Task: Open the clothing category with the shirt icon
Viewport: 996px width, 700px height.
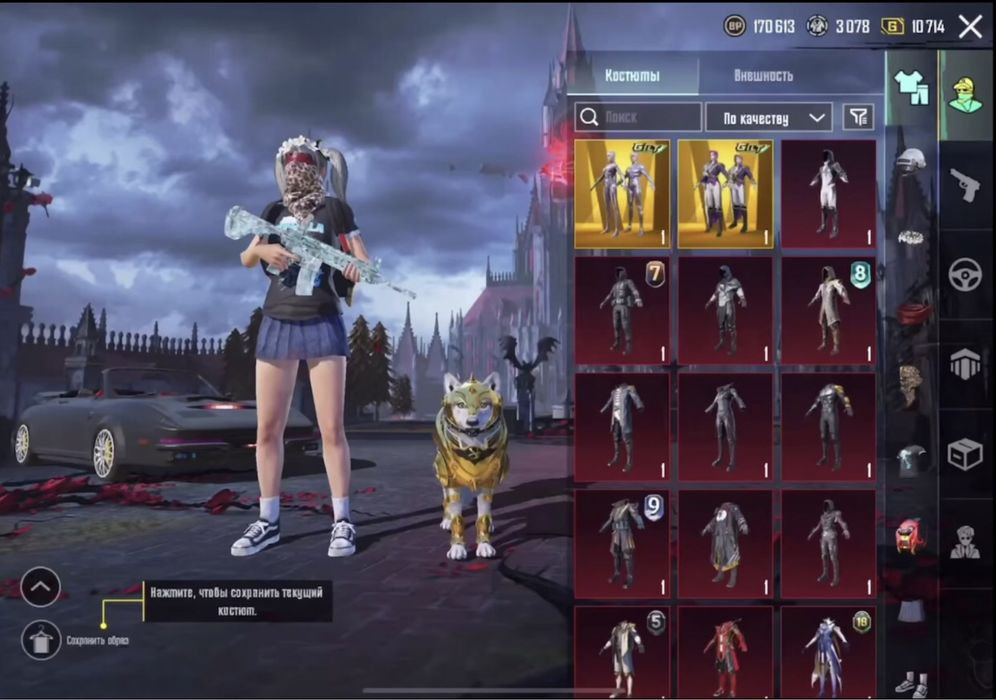Action: (x=911, y=89)
